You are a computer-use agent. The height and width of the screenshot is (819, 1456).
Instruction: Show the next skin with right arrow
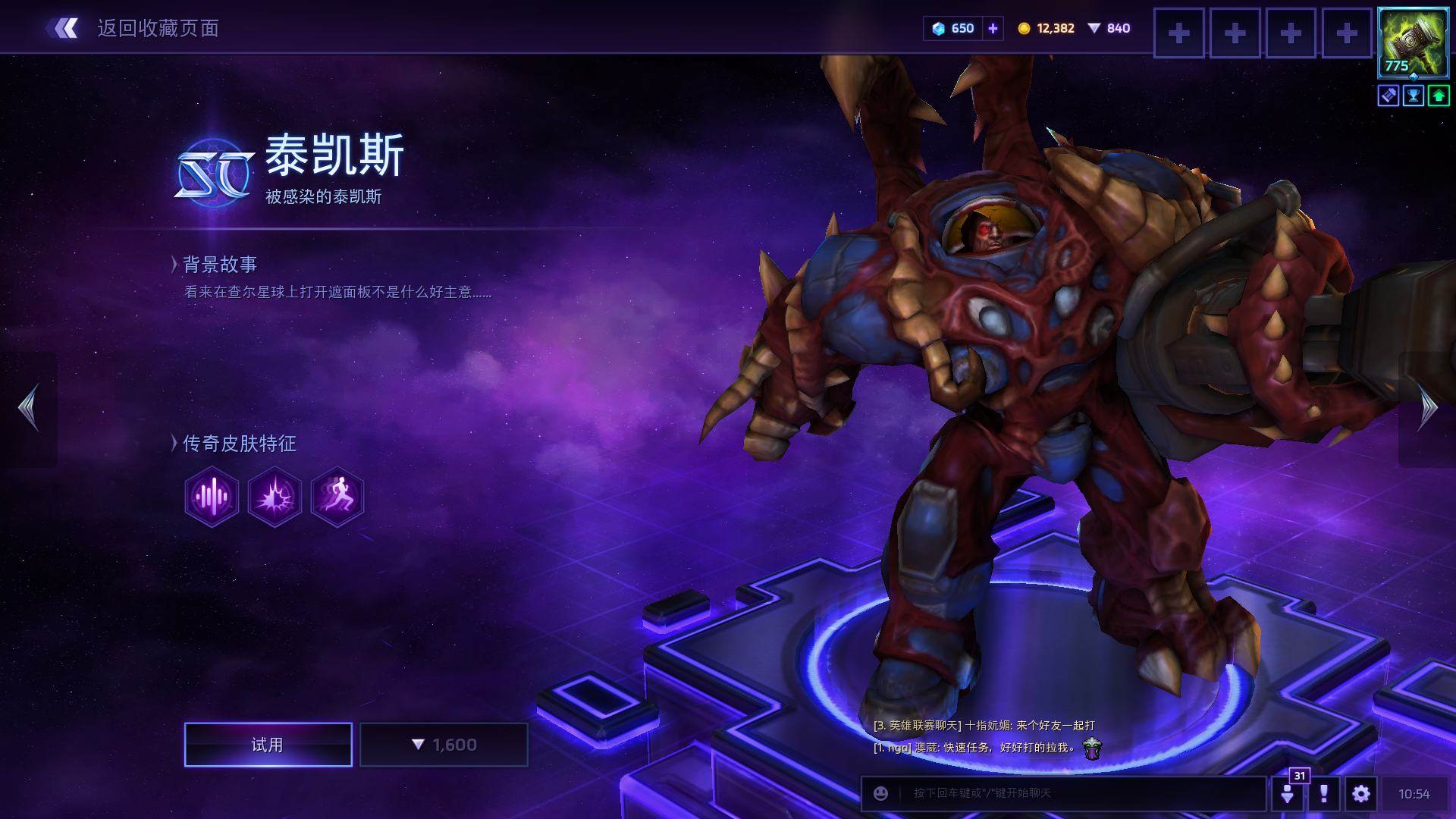(x=1427, y=408)
